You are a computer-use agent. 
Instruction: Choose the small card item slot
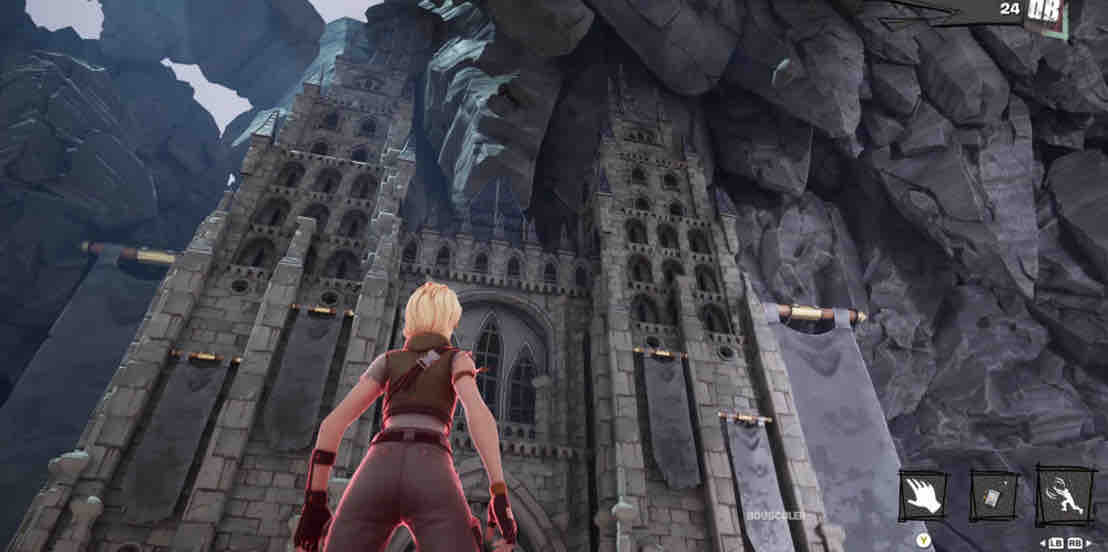point(993,496)
